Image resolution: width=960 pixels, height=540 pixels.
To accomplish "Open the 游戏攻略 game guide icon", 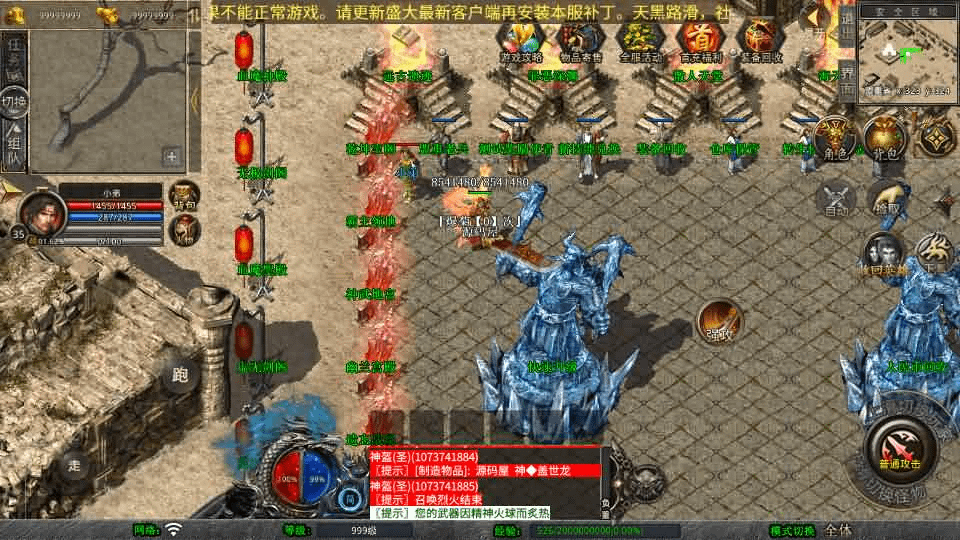I will tap(519, 41).
